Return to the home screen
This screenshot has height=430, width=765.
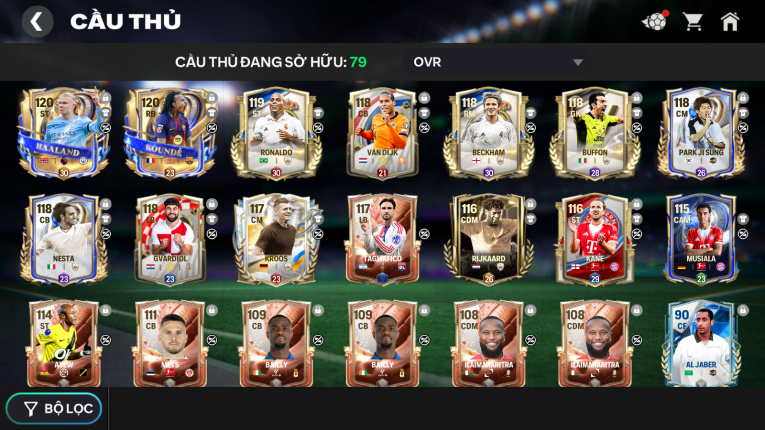pyautogui.click(x=730, y=21)
